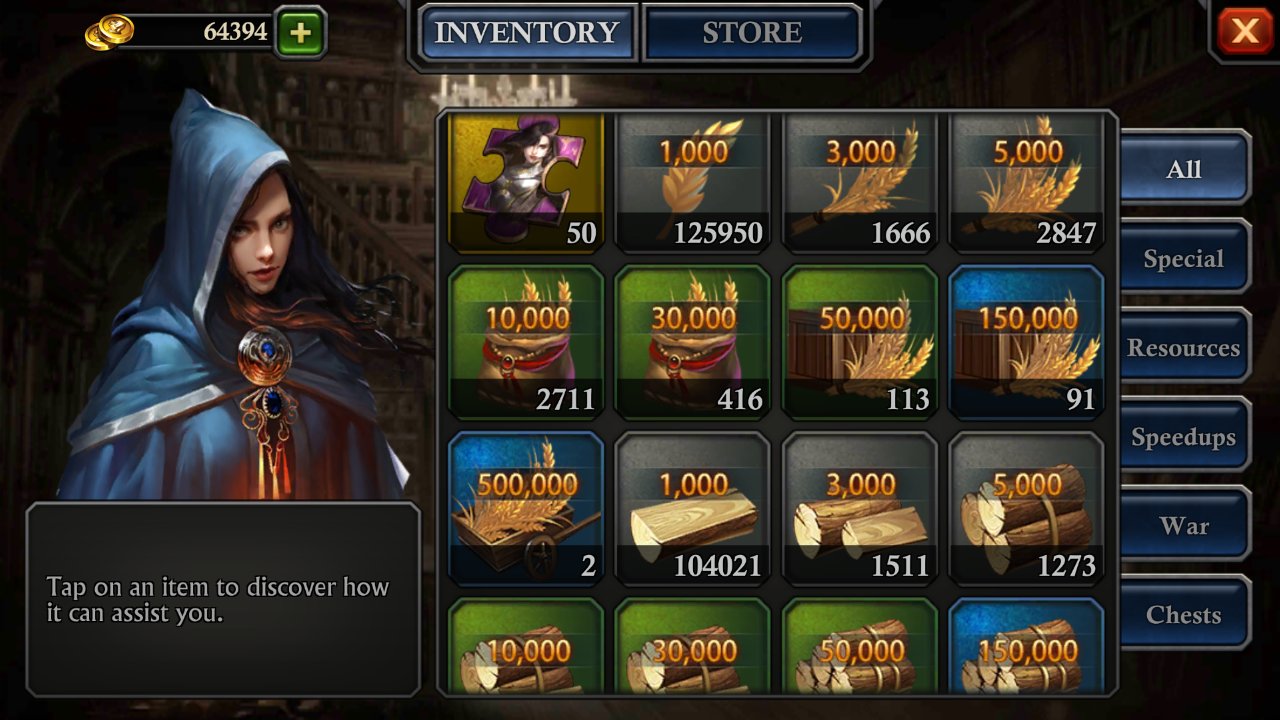View the Speedups category
Screen dimensions: 1280x720
coord(1184,437)
